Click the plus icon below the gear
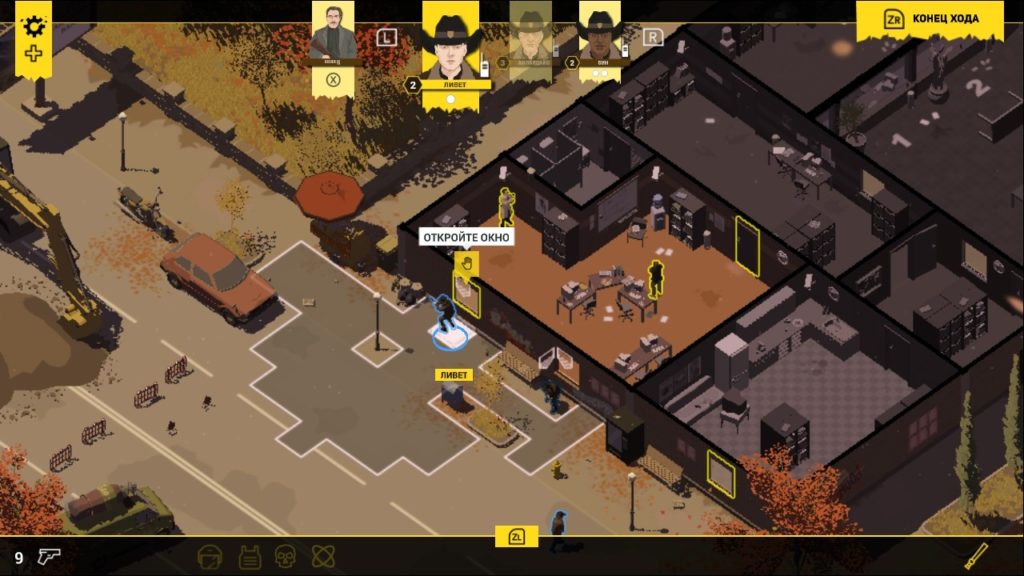The width and height of the screenshot is (1024, 576). click(x=35, y=53)
